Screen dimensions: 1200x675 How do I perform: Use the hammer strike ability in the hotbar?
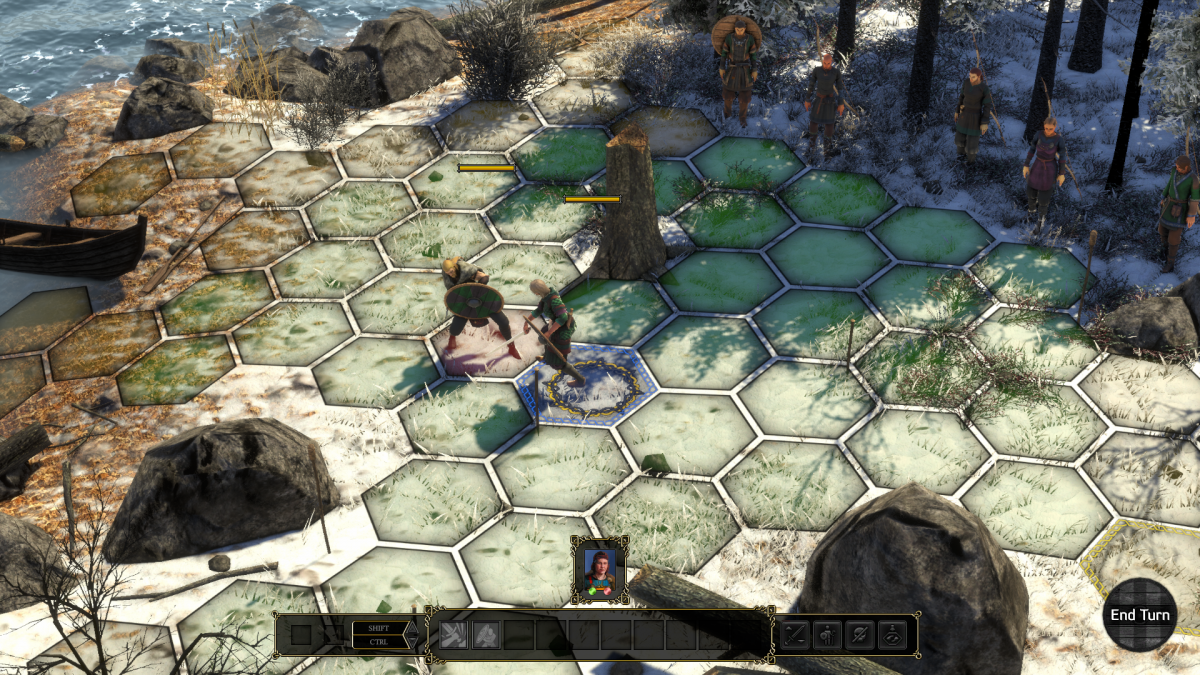tap(486, 634)
